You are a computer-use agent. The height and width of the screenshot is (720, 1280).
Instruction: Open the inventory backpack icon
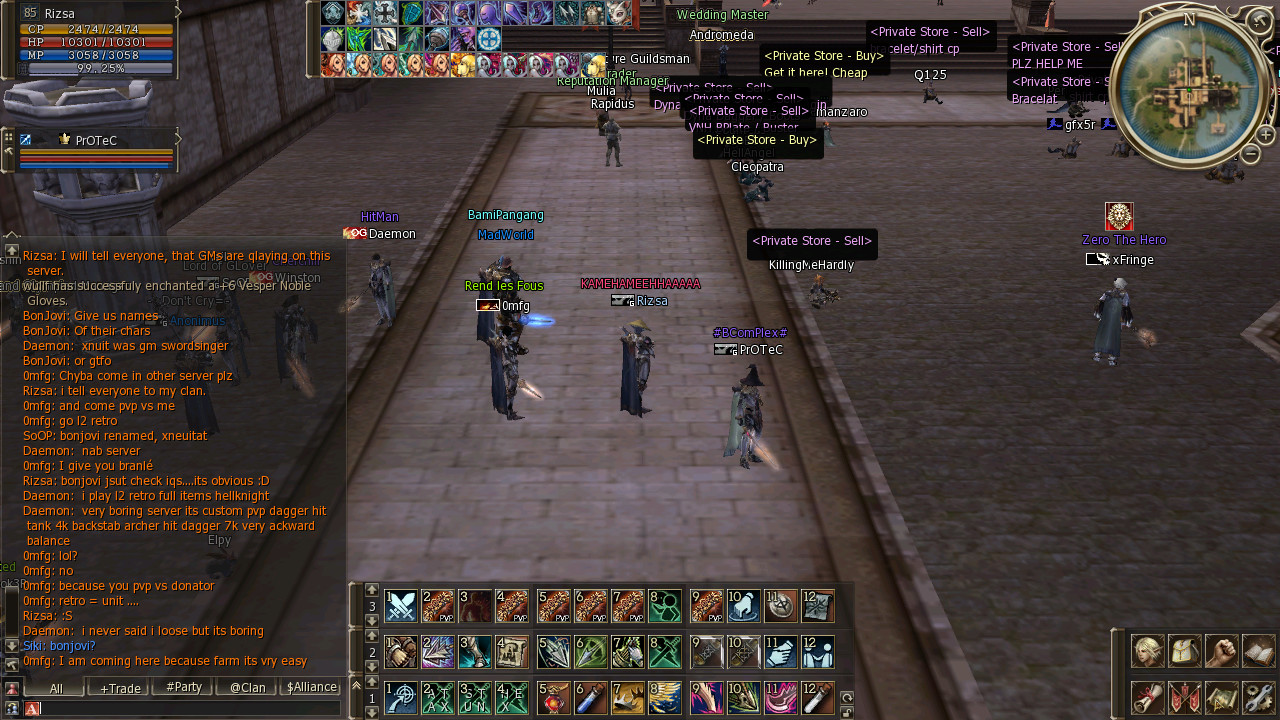pyautogui.click(x=1184, y=651)
